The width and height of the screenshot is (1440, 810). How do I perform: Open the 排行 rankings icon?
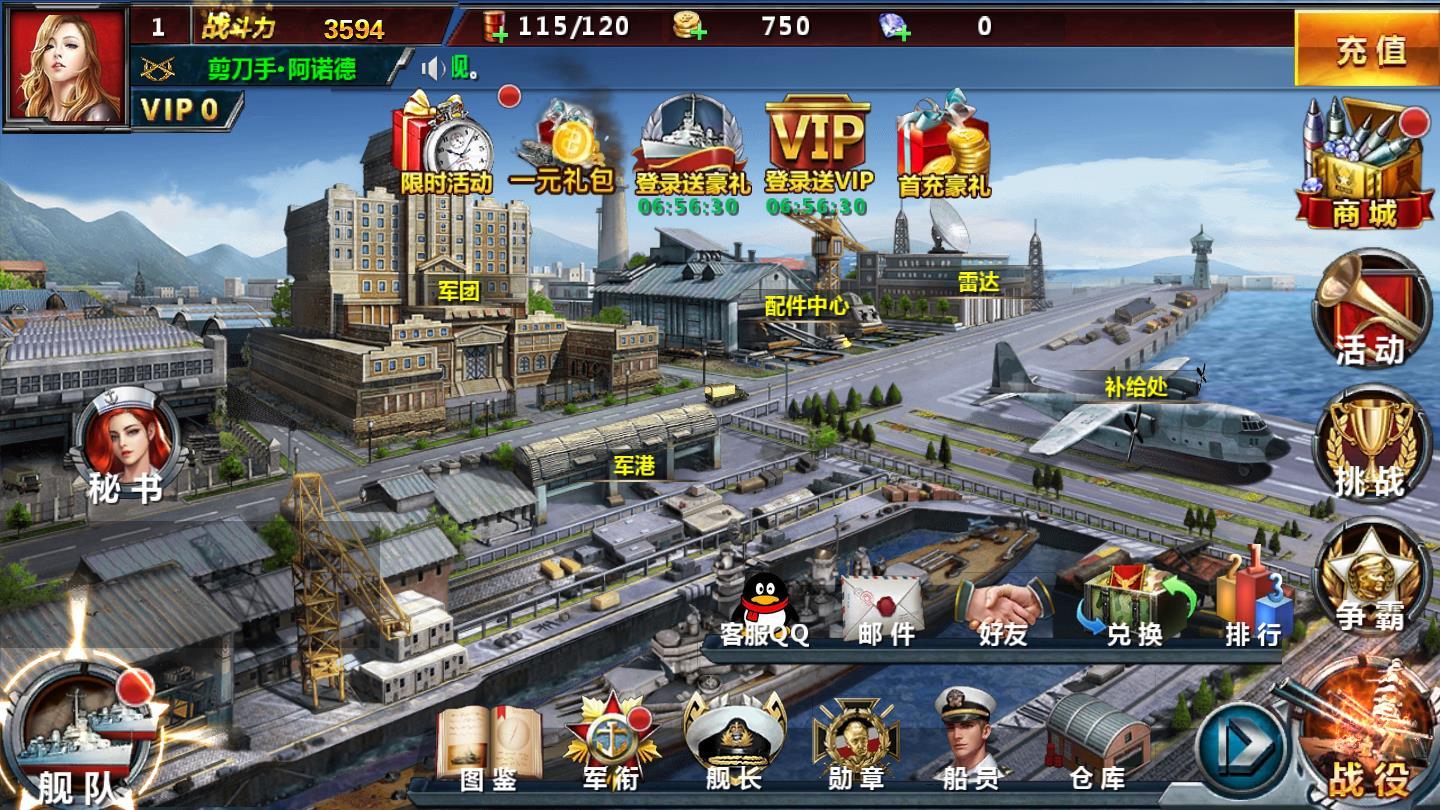click(1253, 606)
